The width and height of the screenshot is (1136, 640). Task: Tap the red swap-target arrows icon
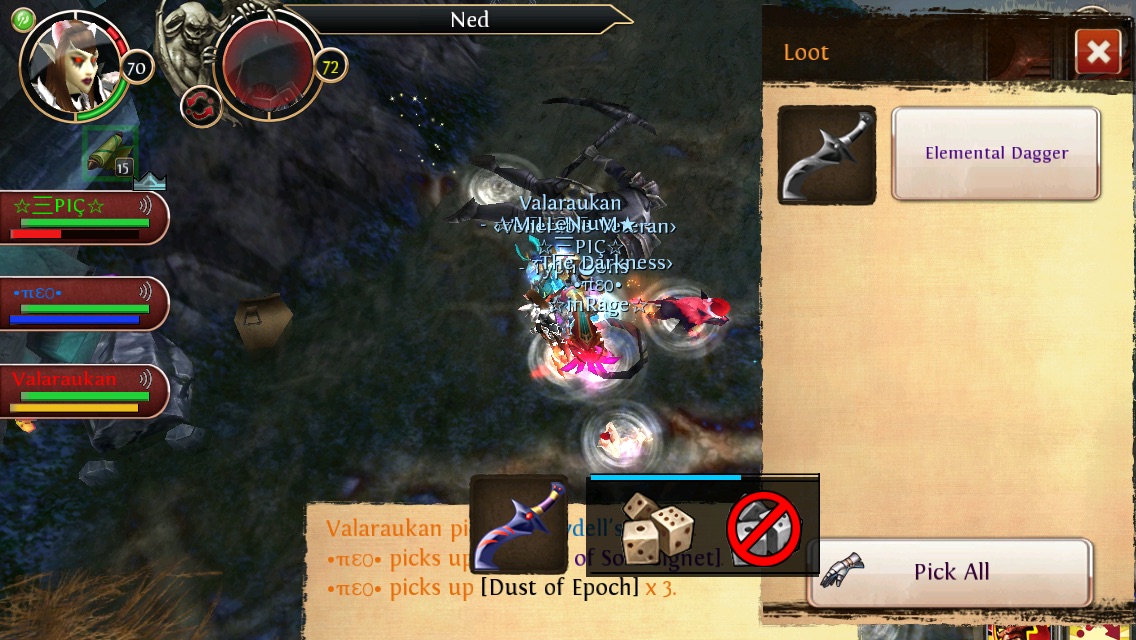(x=201, y=107)
